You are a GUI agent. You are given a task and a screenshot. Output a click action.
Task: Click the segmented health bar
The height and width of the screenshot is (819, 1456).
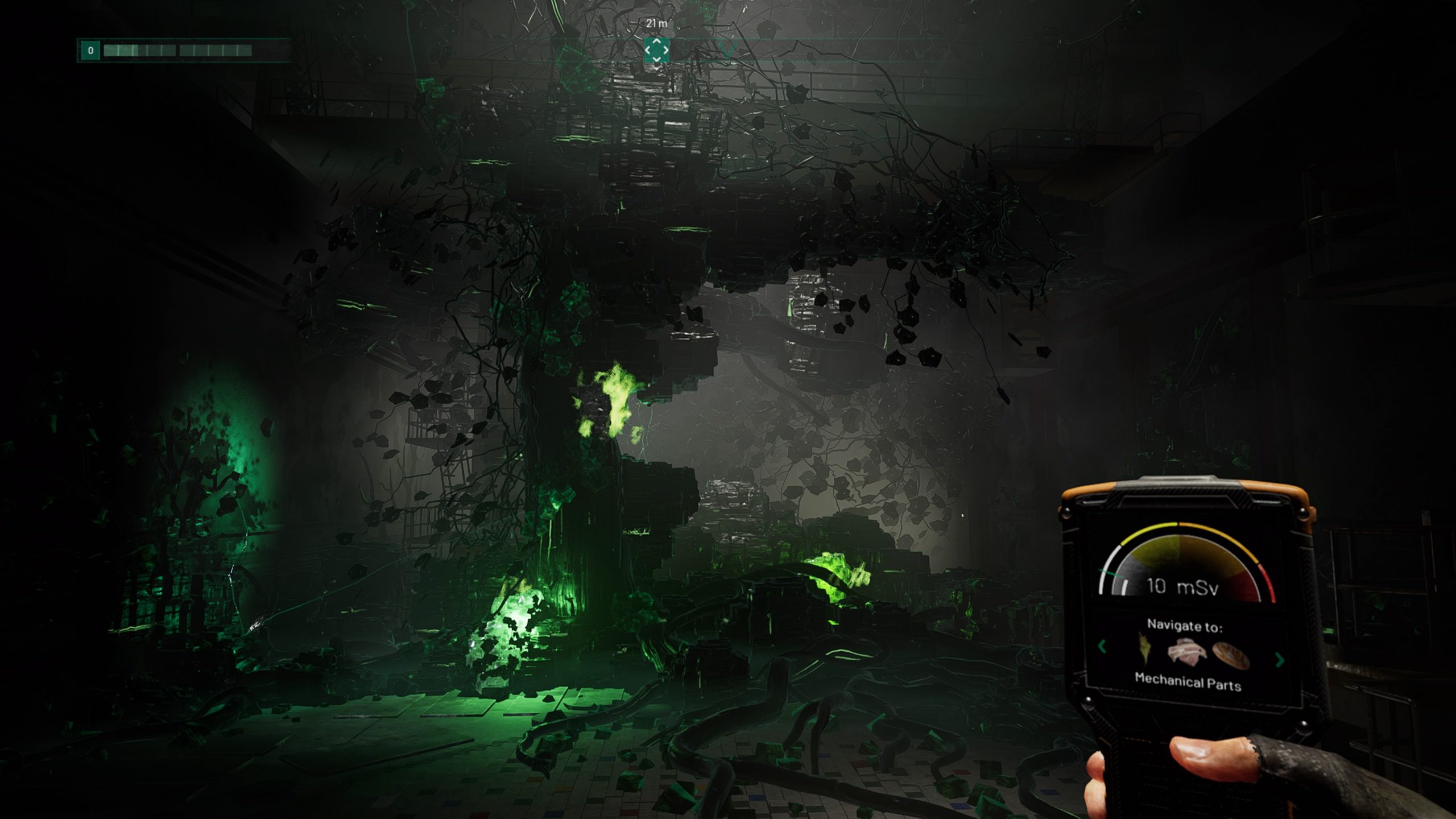(x=177, y=50)
